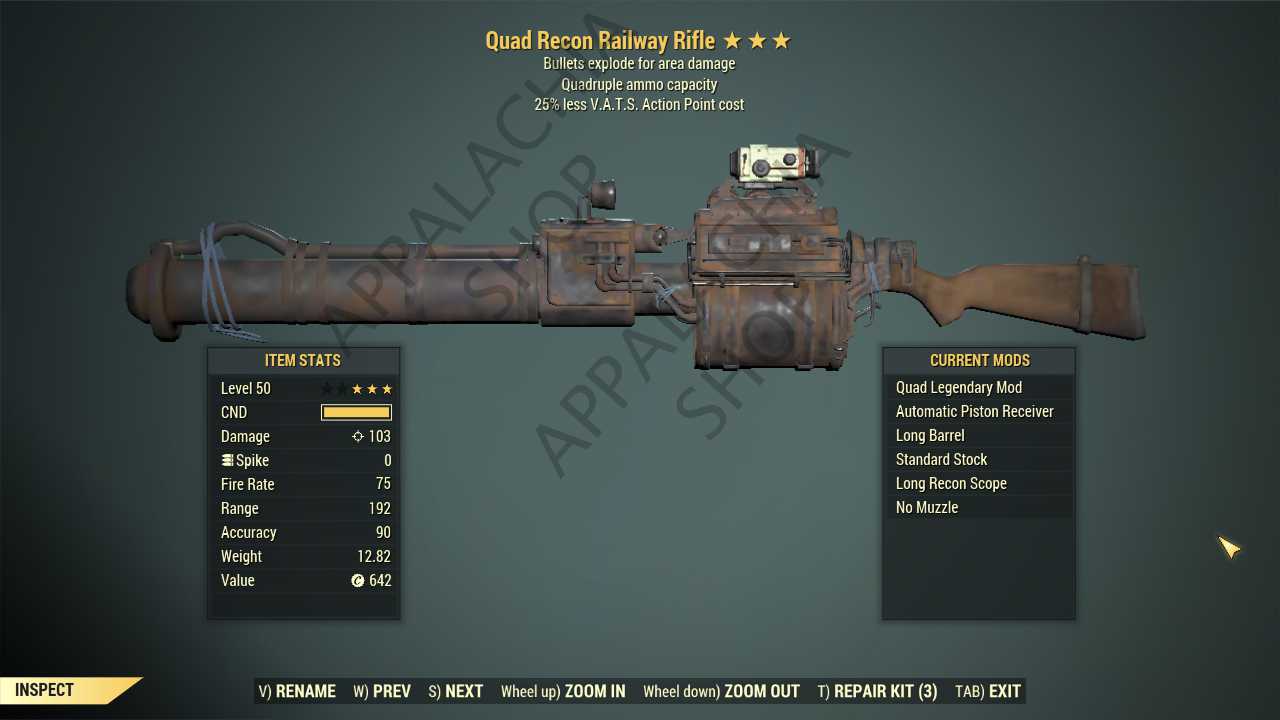This screenshot has width=1280, height=720.
Task: Use a REPAIR KIT on the rifle
Action: click(877, 691)
